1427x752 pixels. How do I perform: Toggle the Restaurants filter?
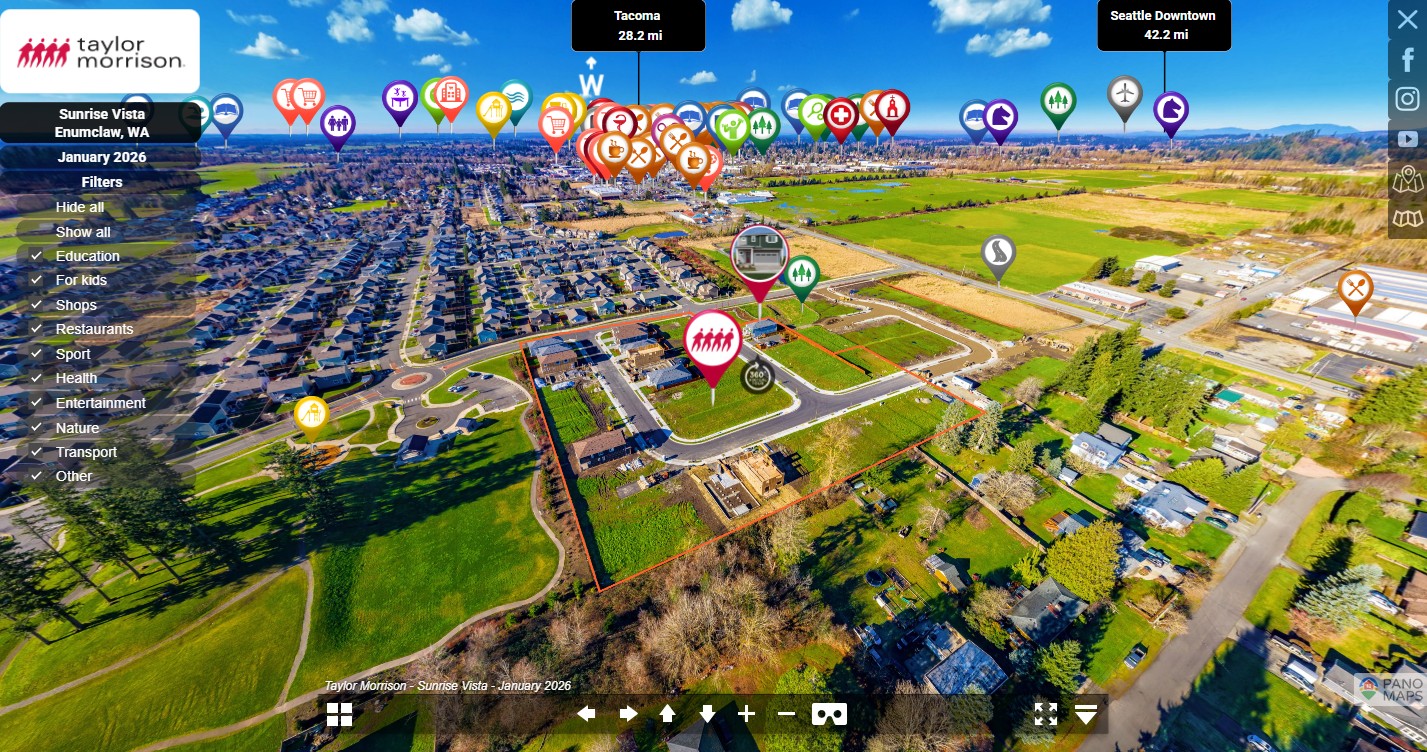[x=94, y=329]
